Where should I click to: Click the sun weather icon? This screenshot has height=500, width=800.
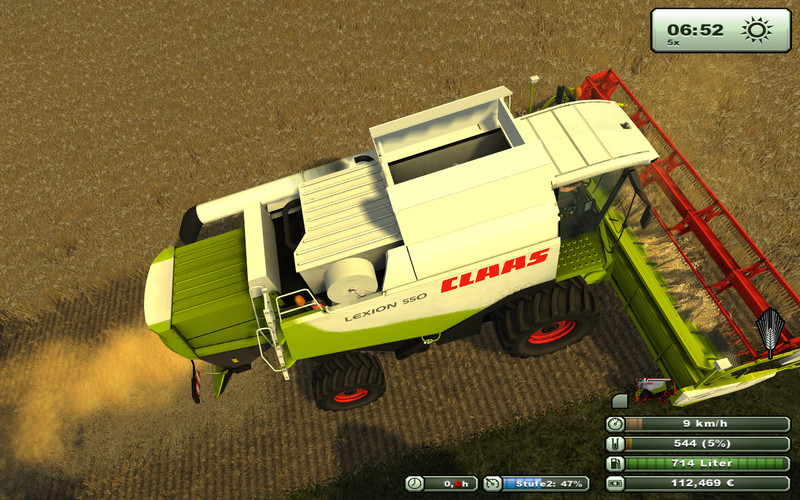(x=757, y=30)
